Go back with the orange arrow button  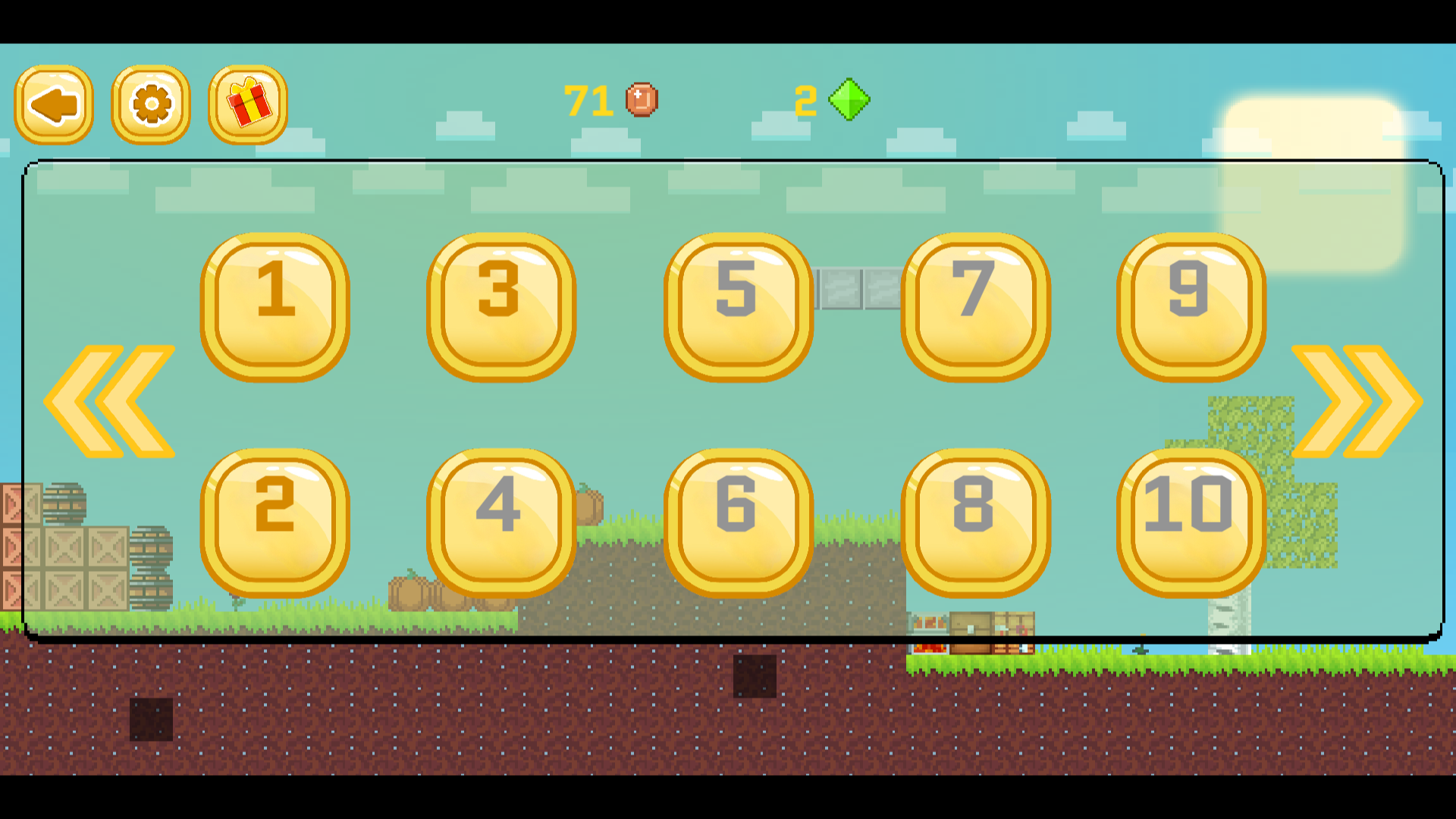(54, 105)
